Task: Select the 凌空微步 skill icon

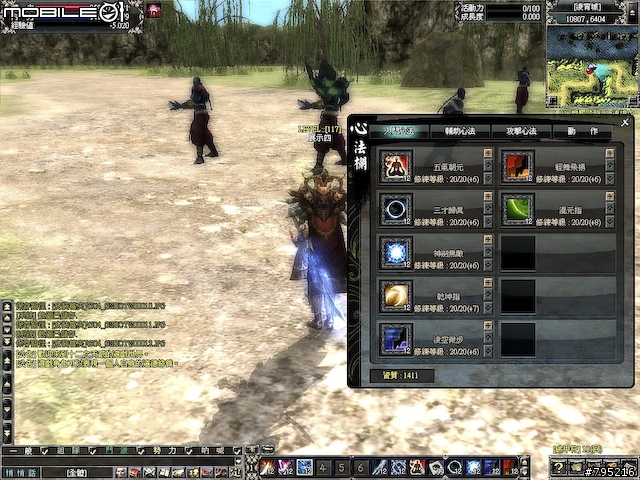Action: pos(396,339)
